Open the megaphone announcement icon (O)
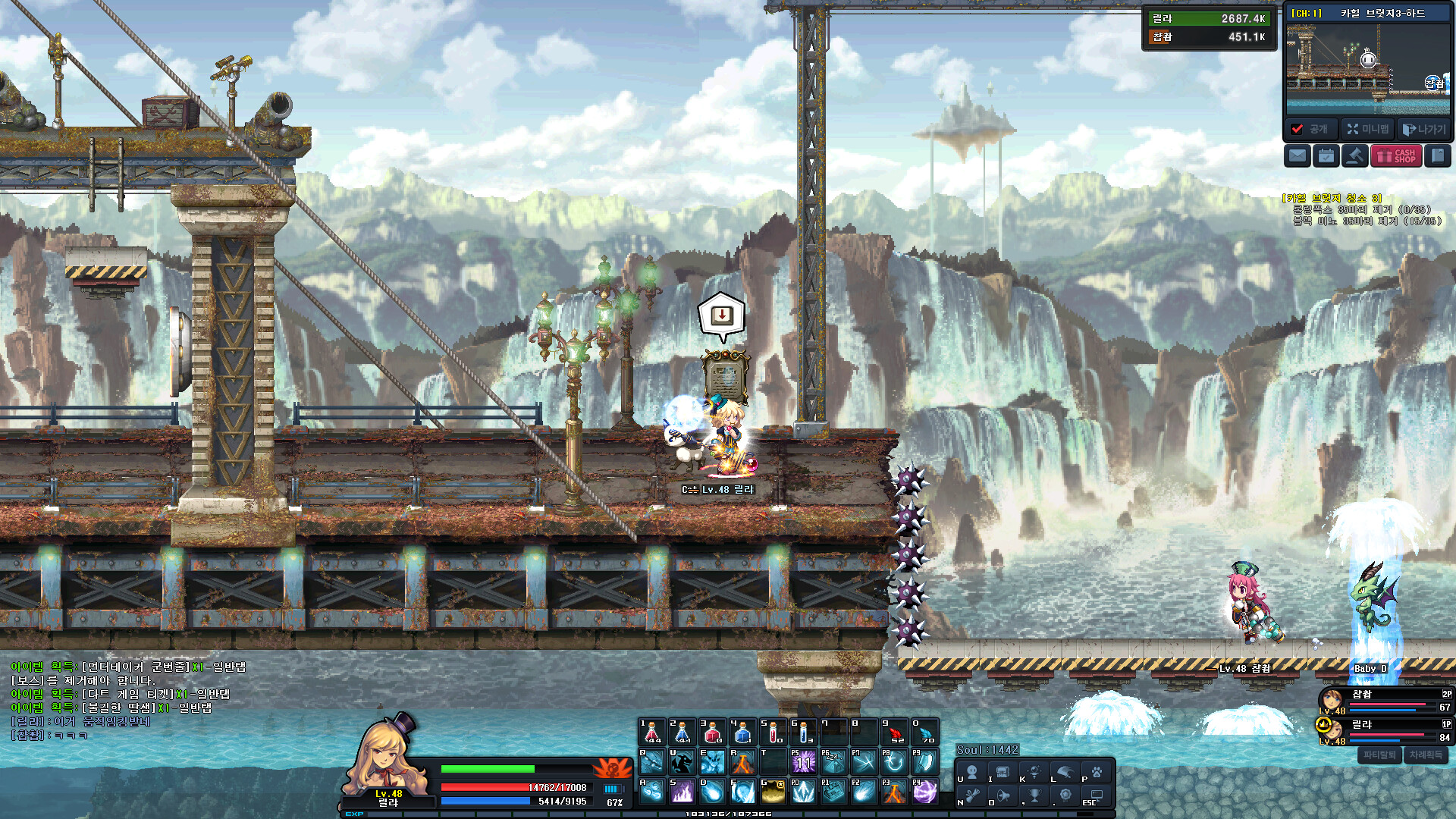 click(1003, 798)
